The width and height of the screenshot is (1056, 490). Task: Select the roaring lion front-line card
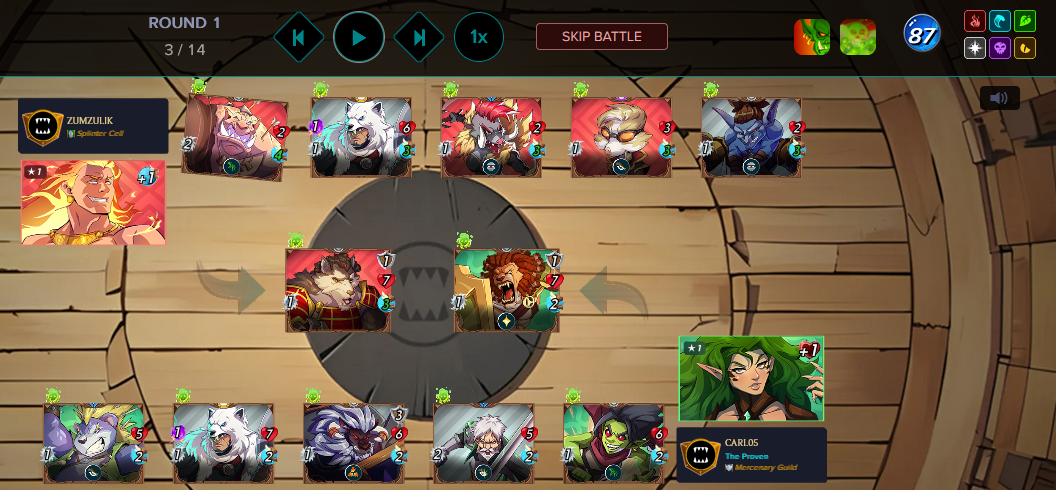click(507, 290)
